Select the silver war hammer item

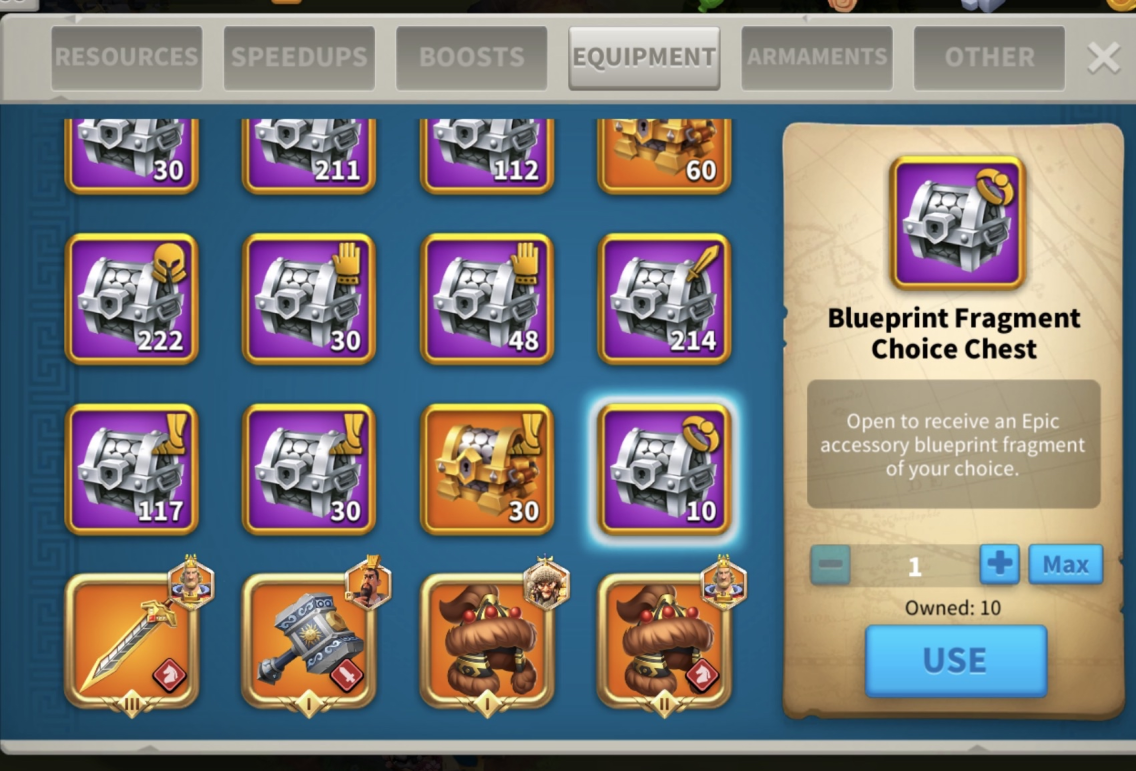[x=309, y=640]
